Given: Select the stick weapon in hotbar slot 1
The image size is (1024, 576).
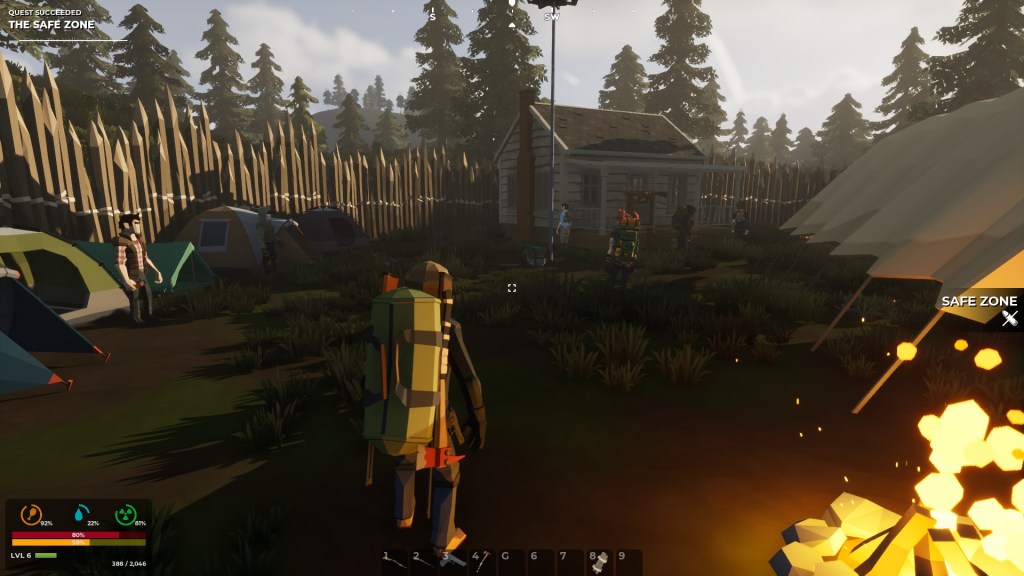Looking at the screenshot, I should pos(394,561).
